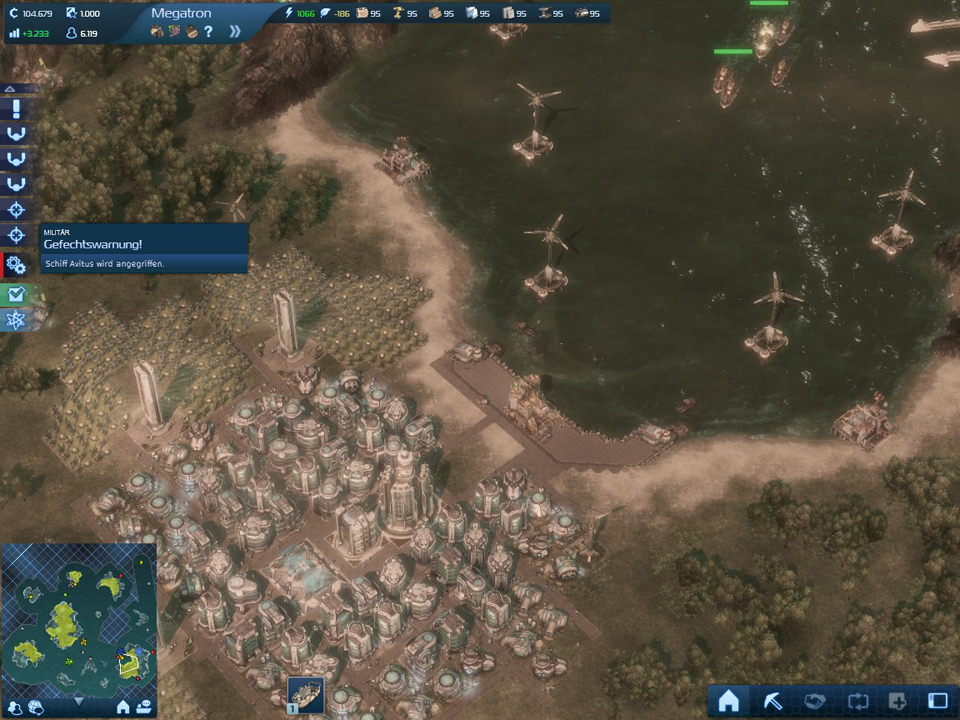960x720 pixels.
Task: Collapse the notification list with the up arrow
Action: tap(10, 89)
